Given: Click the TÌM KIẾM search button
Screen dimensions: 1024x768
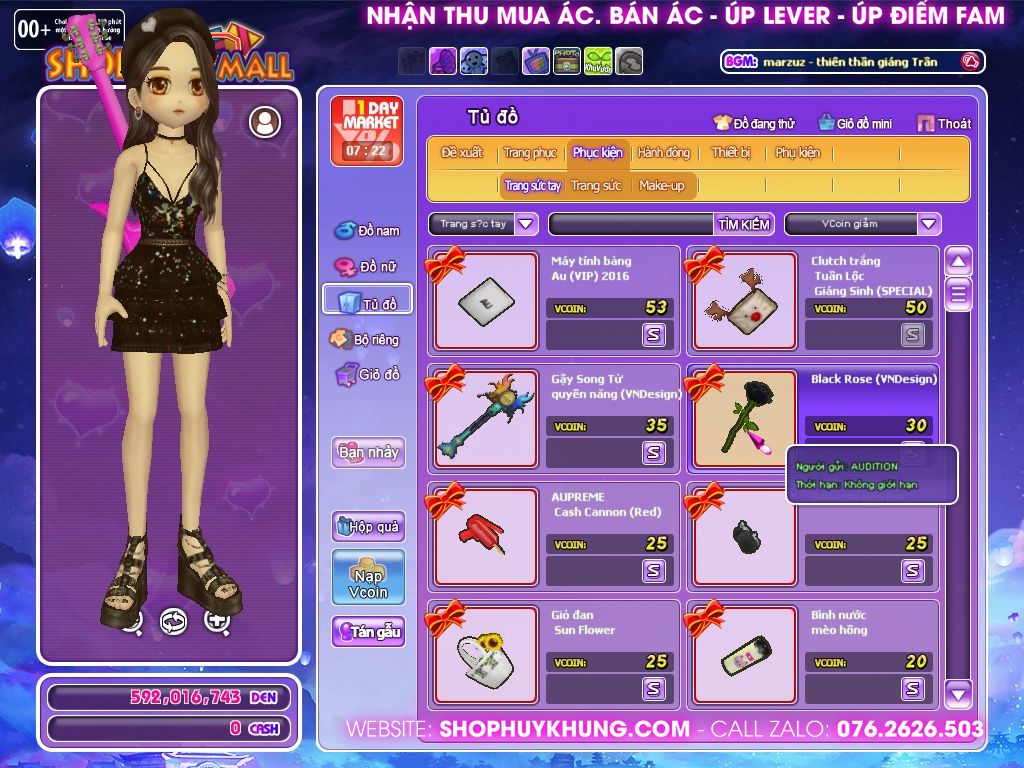Looking at the screenshot, I should coord(744,224).
